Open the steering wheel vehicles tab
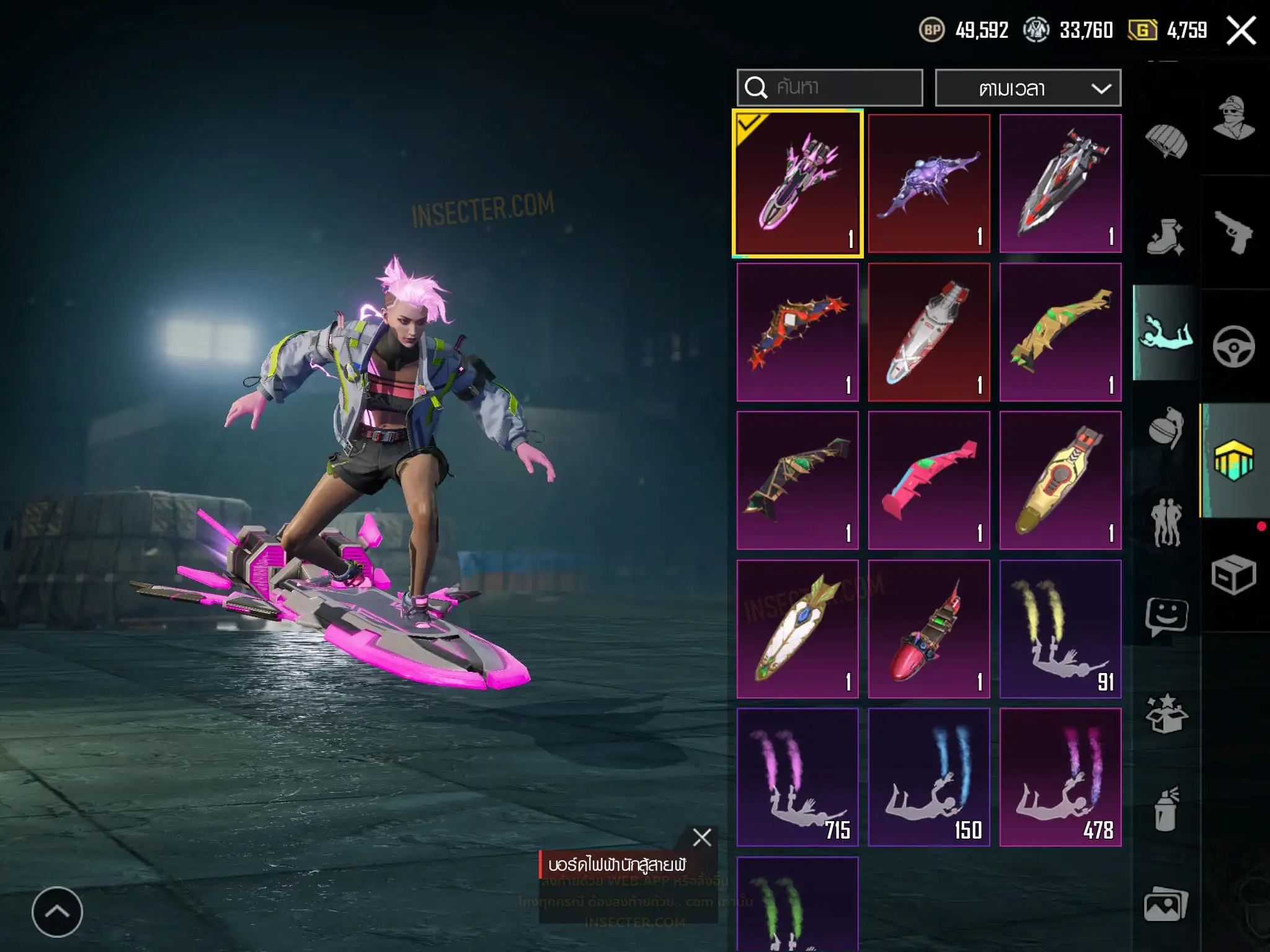1270x952 pixels. pyautogui.click(x=1233, y=346)
